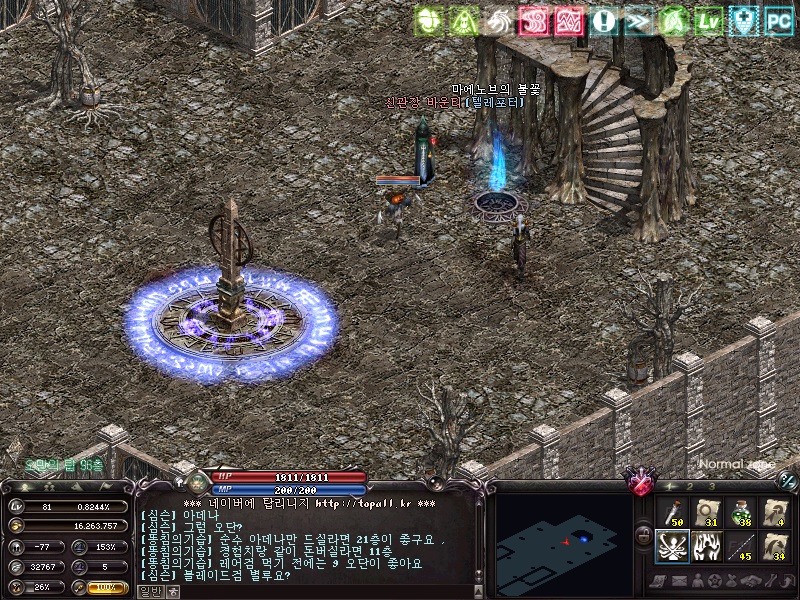This screenshot has width=800, height=600.
Task: Activate the flaming figure skill slot
Action: (707, 547)
